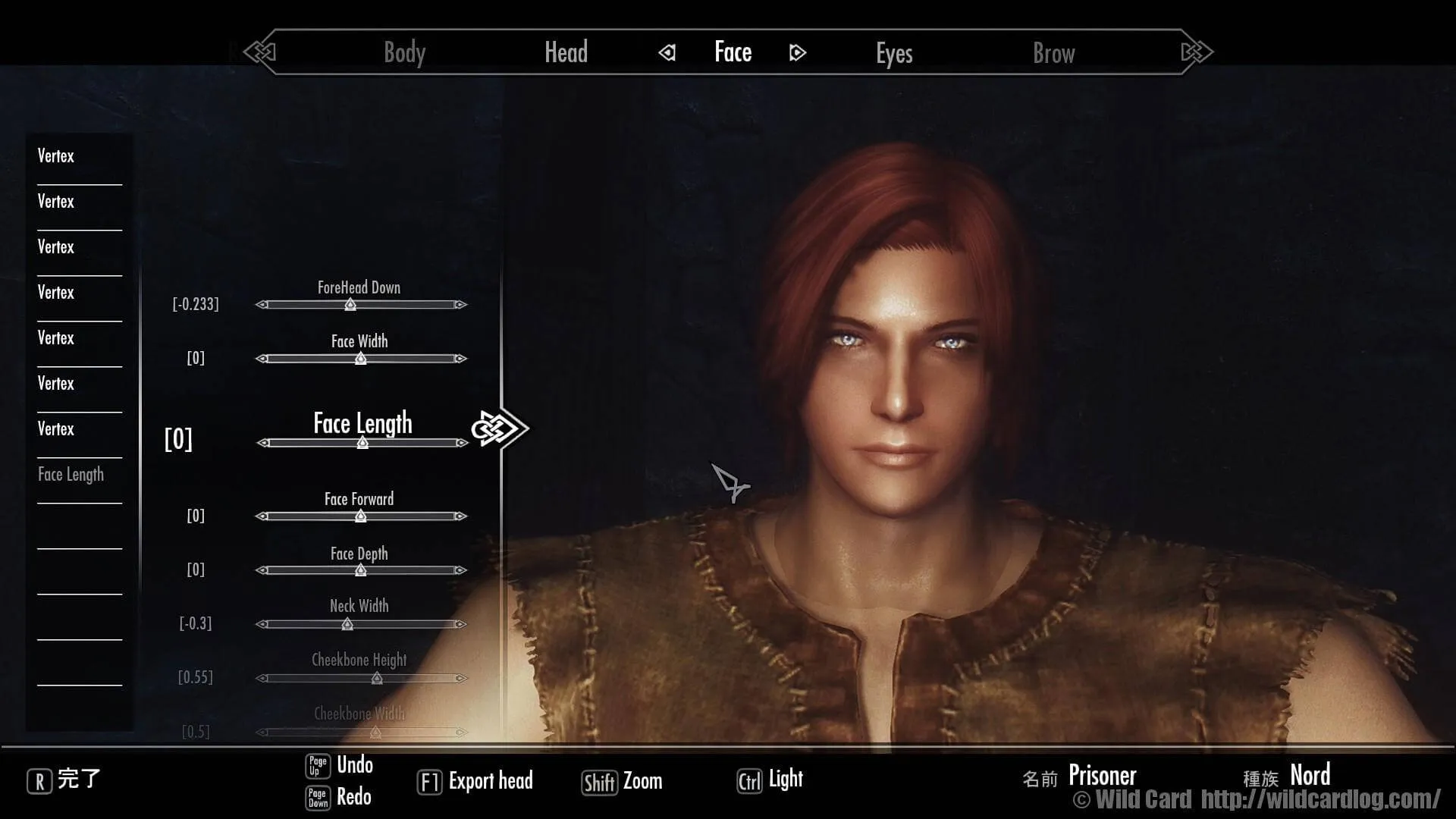This screenshot has height=819, width=1456.
Task: Undo the last change
Action: [x=340, y=765]
